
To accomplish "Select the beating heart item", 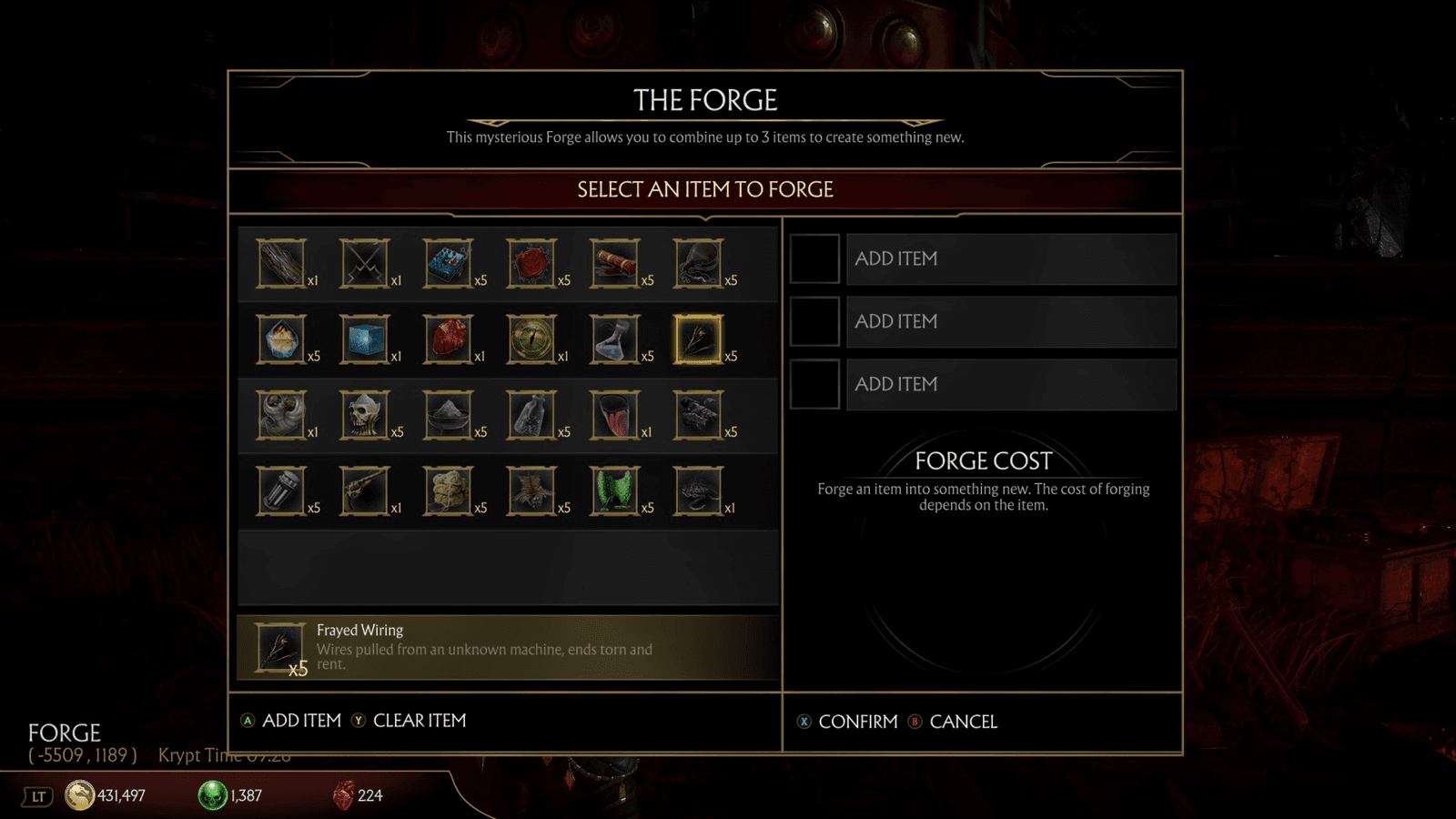I will (x=450, y=339).
